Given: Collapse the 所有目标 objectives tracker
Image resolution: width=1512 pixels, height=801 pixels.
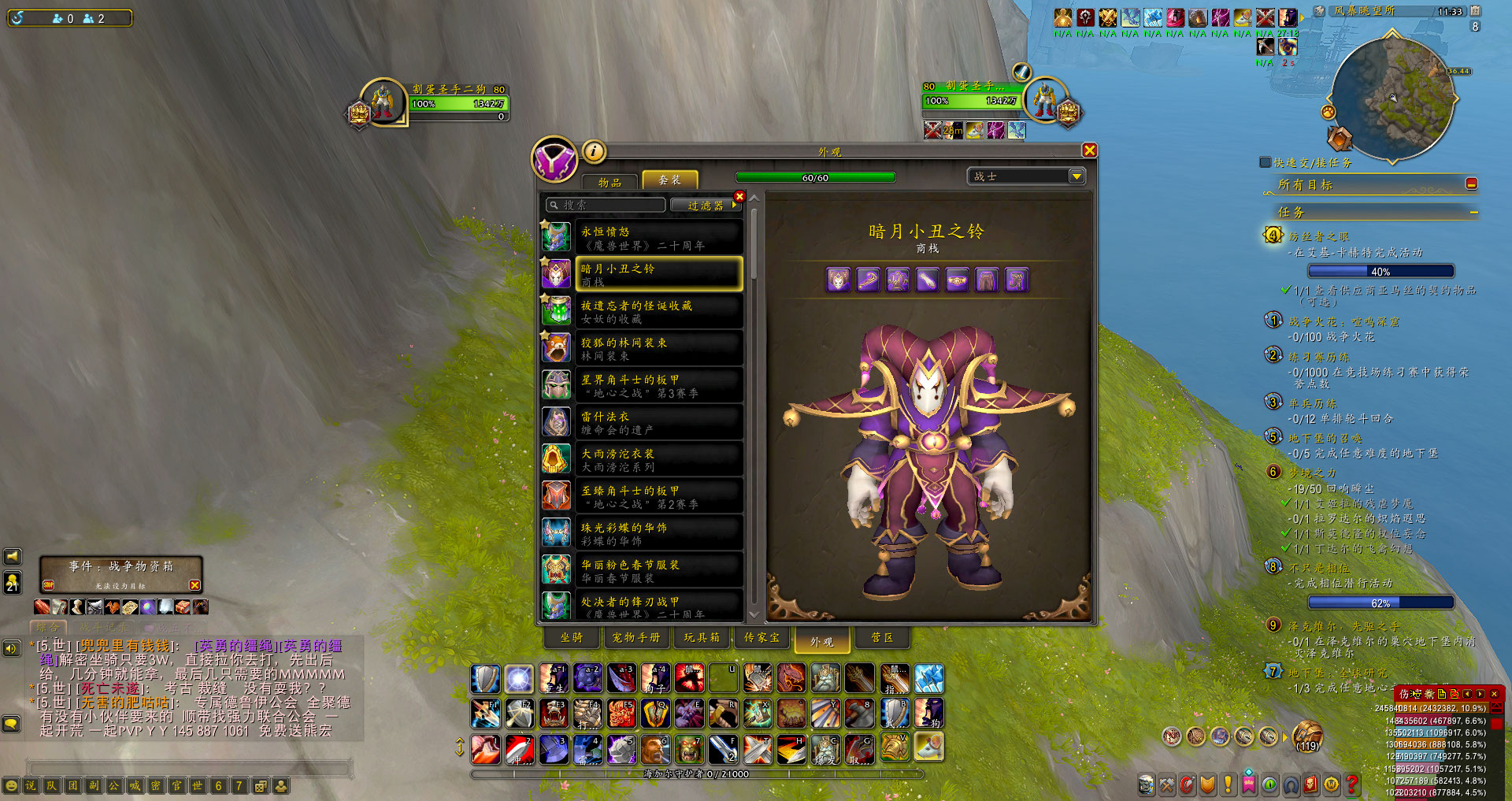Looking at the screenshot, I should pos(1471,184).
